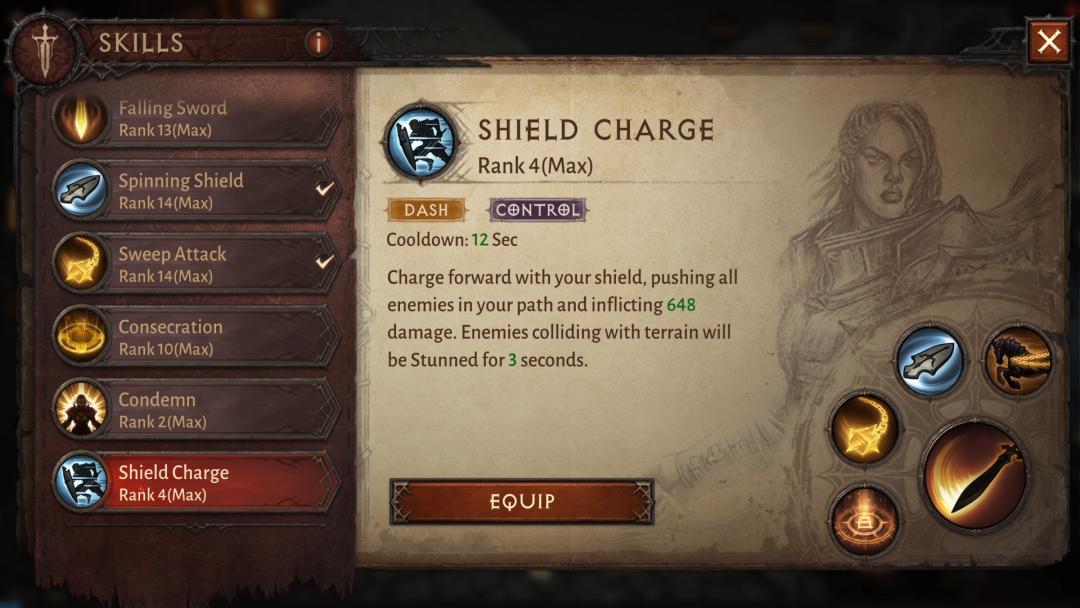Select the horse skill slot icon

coord(1017,361)
